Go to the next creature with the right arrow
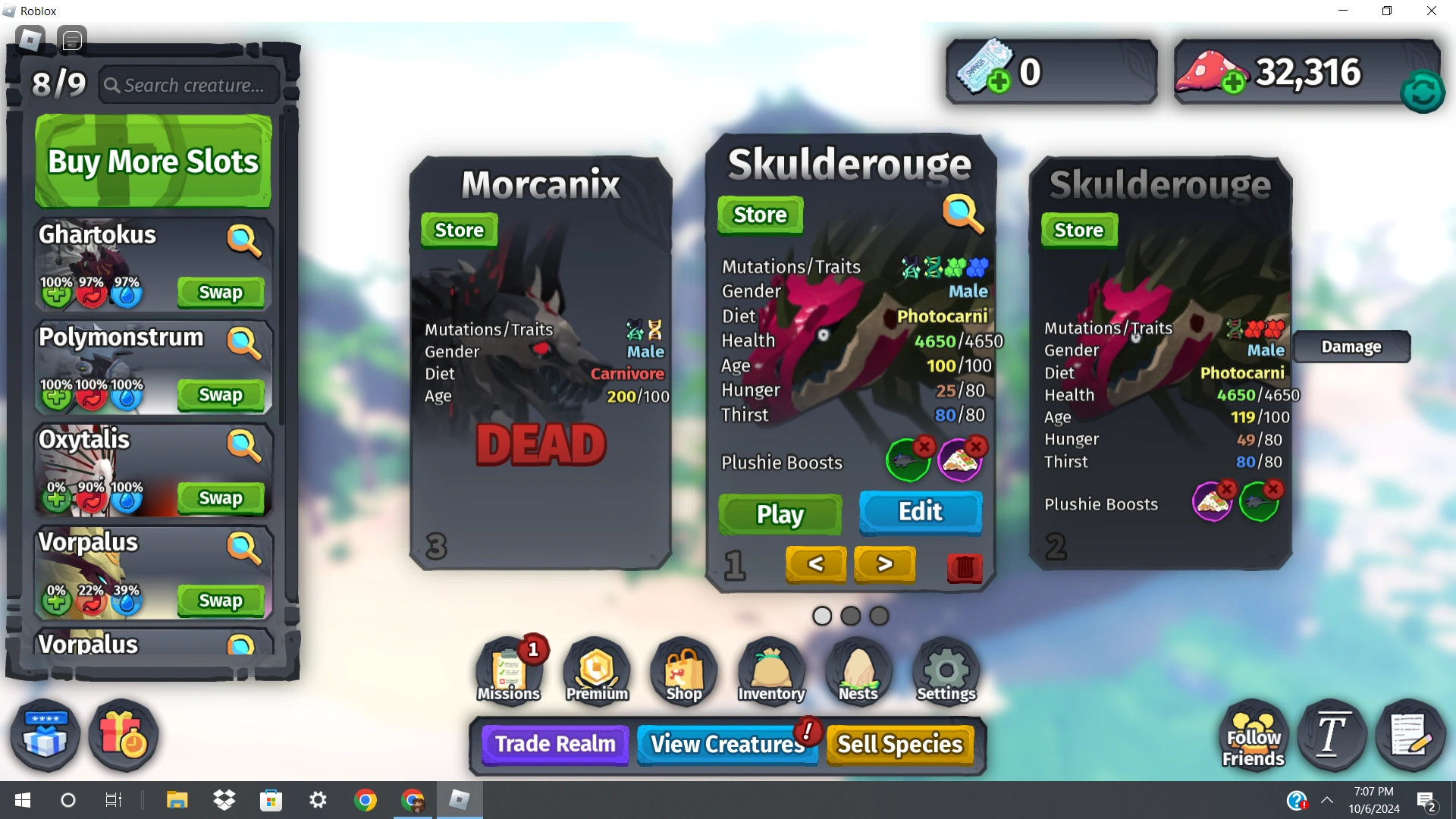Viewport: 1456px width, 819px height. [884, 564]
